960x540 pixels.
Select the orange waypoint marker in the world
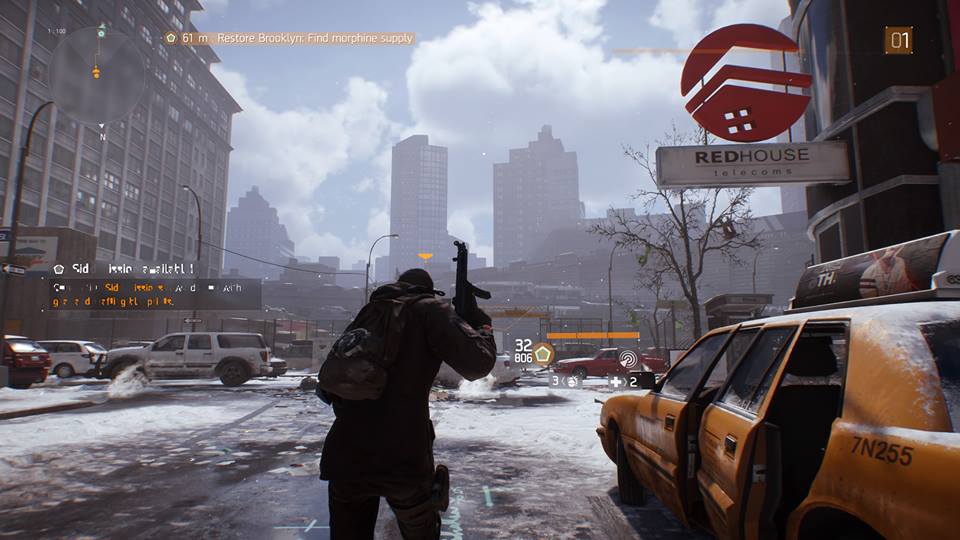[425, 257]
